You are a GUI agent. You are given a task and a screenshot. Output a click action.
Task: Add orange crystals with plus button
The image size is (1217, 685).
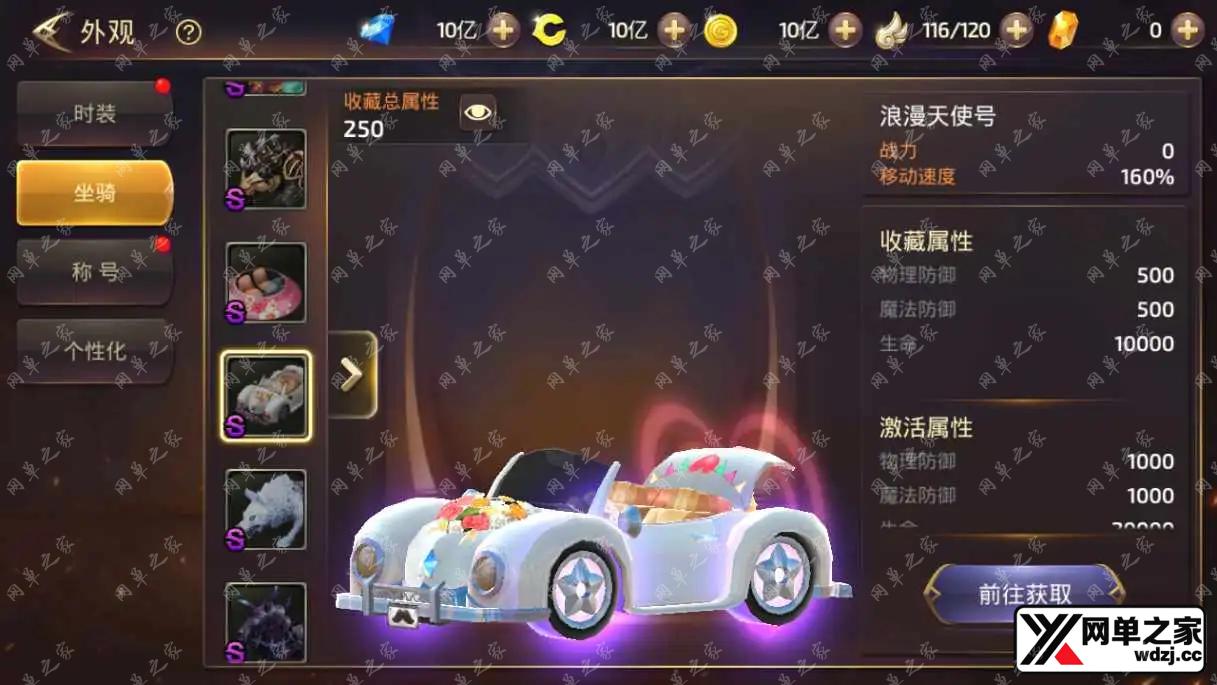[1187, 30]
